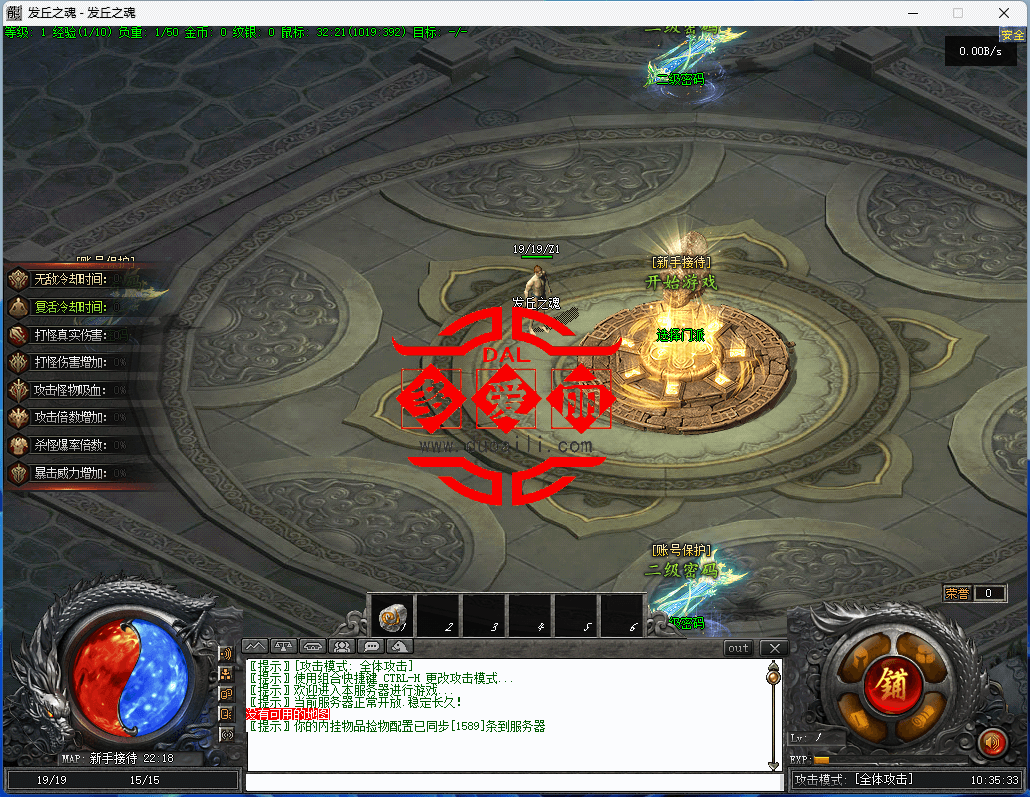The image size is (1030, 797).
Task: Type in the chat input field
Action: [510, 781]
